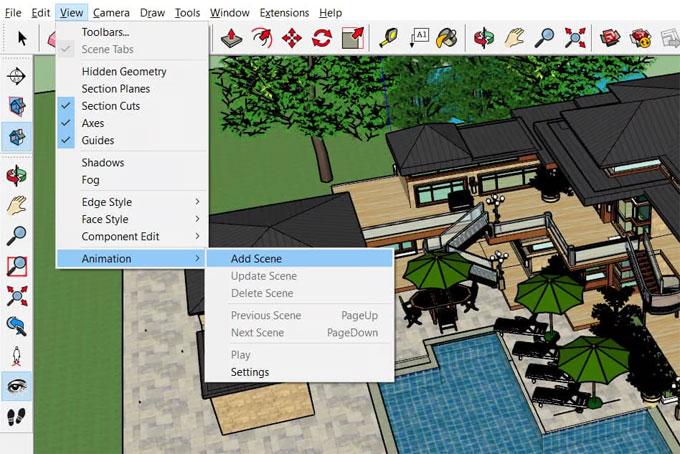The height and width of the screenshot is (454, 680).
Task: Open the Camera menu
Action: click(x=111, y=13)
